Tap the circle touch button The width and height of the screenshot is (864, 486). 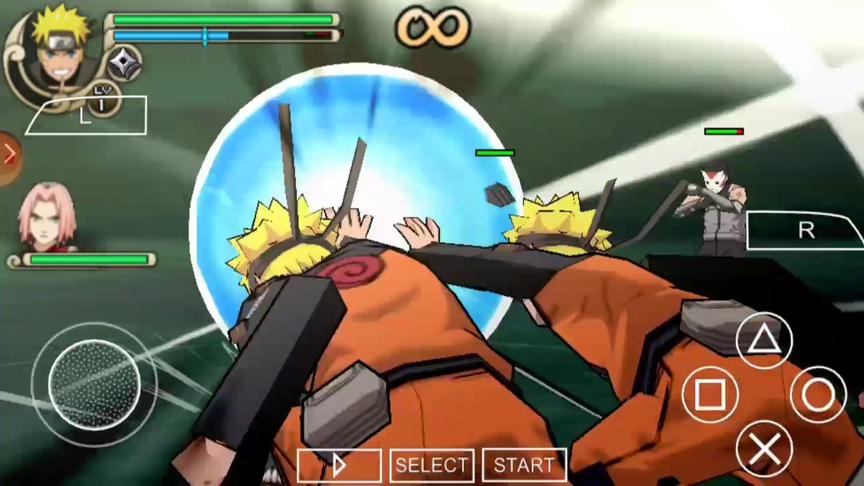point(818,395)
